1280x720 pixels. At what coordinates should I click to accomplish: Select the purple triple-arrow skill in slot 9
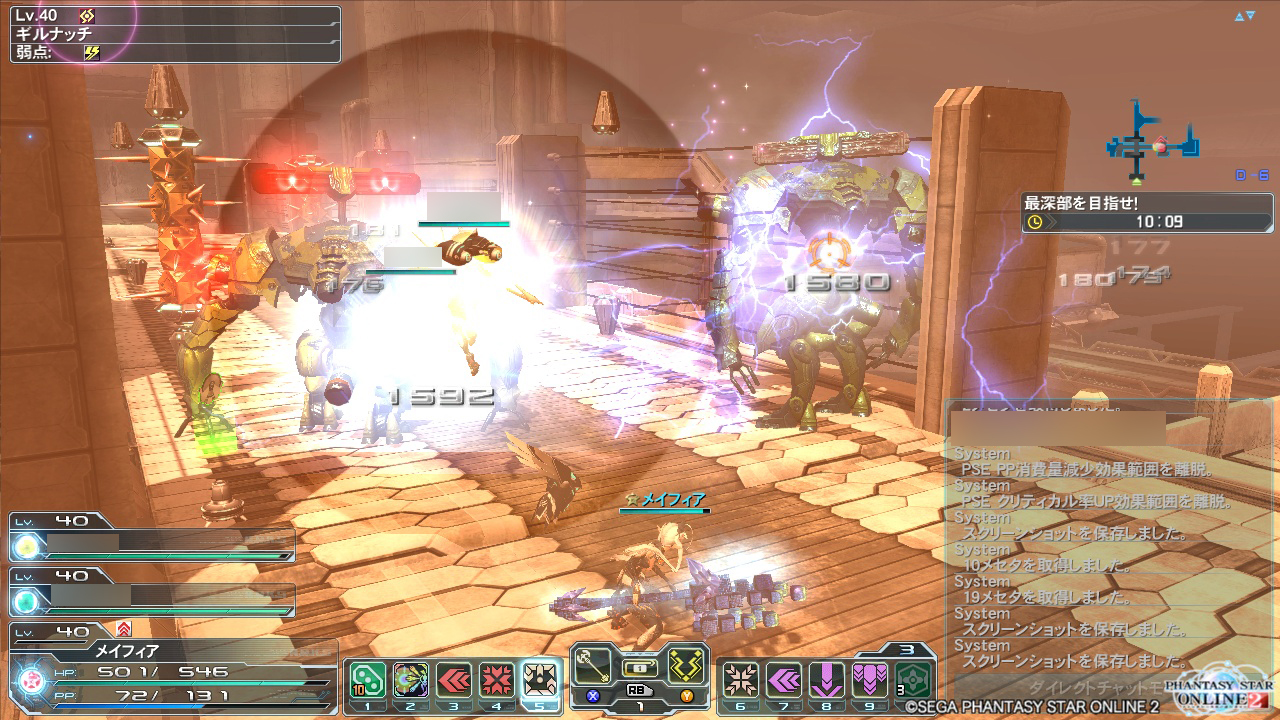870,681
